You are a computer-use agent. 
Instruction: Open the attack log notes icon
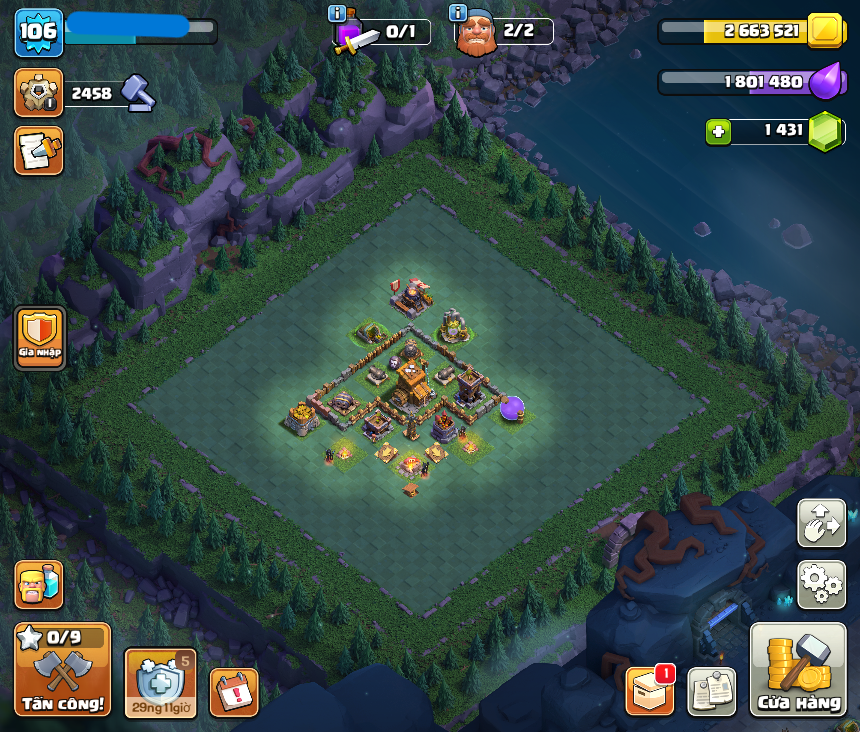pos(39,151)
